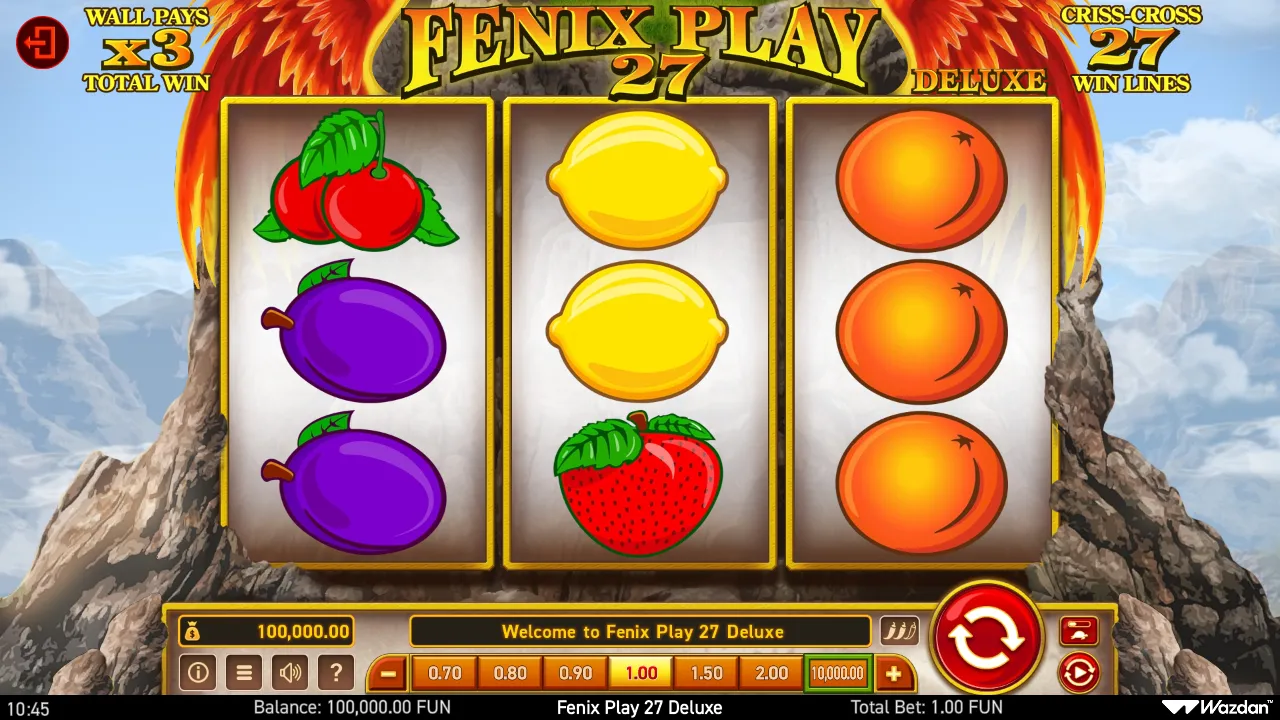Click the Welcome to Fenix Play 27 Deluxe banner
Viewport: 1280px width, 720px height.
[642, 631]
